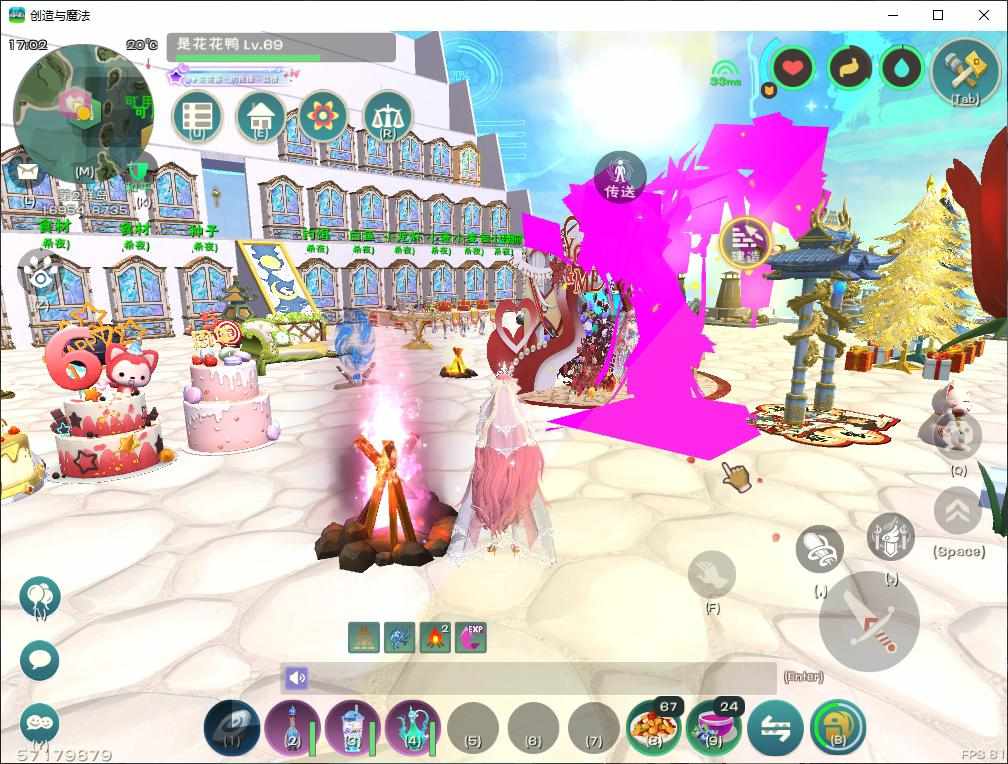Activate the 建造 build button
This screenshot has width=1008, height=764.
click(x=745, y=241)
